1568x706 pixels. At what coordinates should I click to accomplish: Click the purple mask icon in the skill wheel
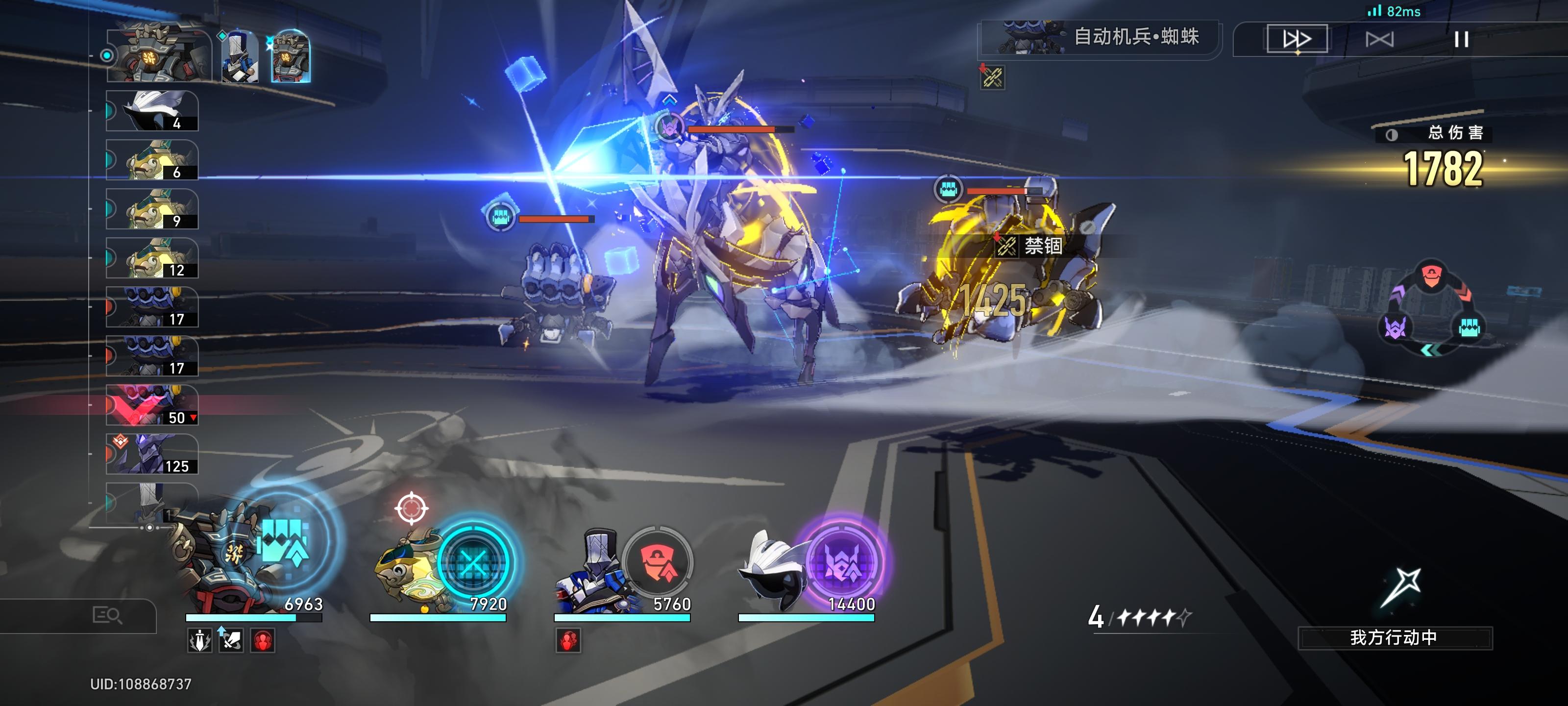tap(1395, 328)
